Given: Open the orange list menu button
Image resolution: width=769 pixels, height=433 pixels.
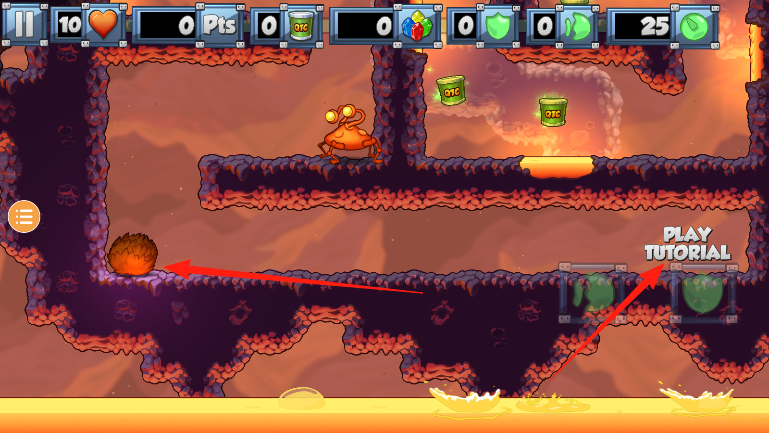Looking at the screenshot, I should 24,215.
